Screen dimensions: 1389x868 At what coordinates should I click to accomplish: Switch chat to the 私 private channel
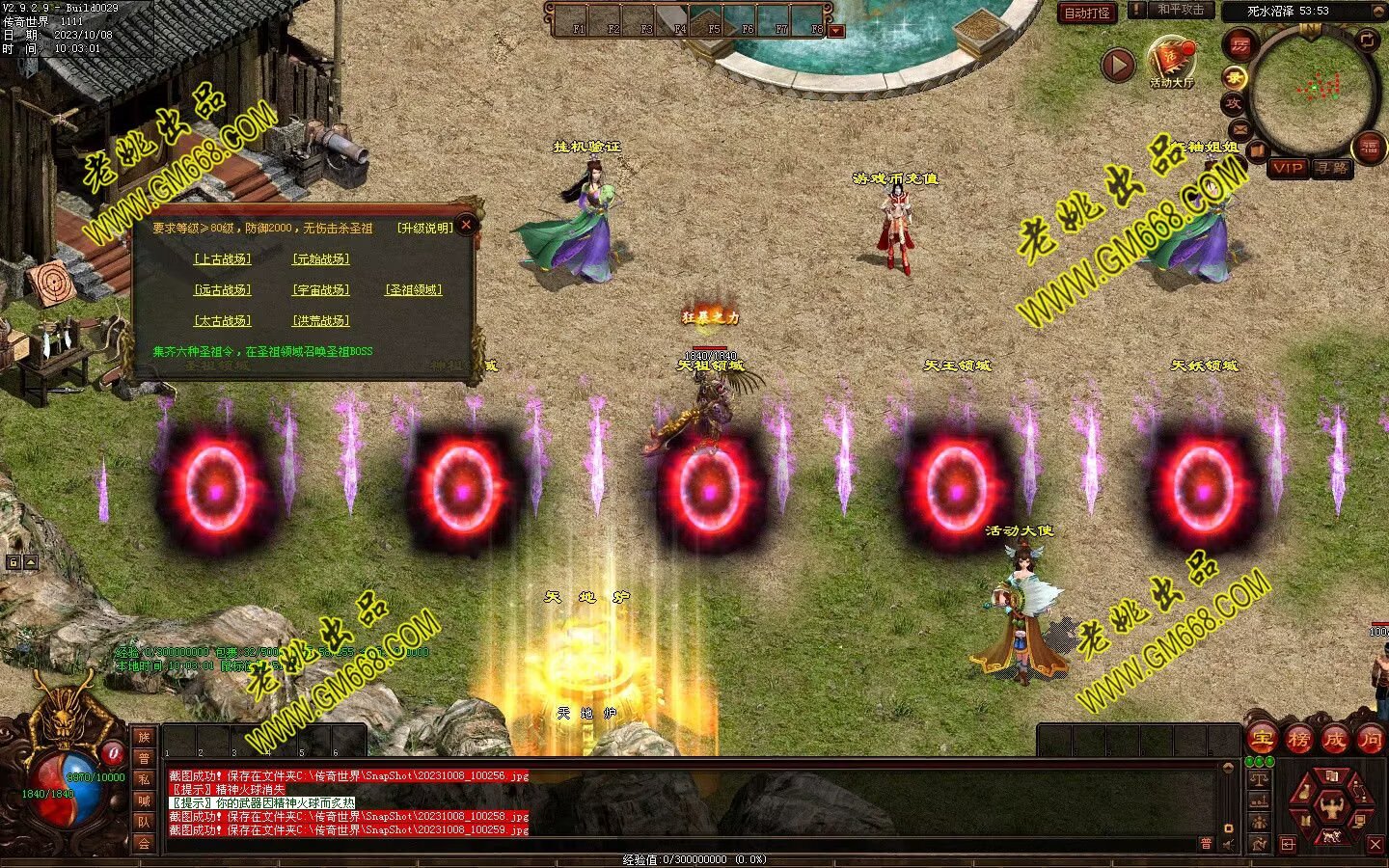click(144, 779)
